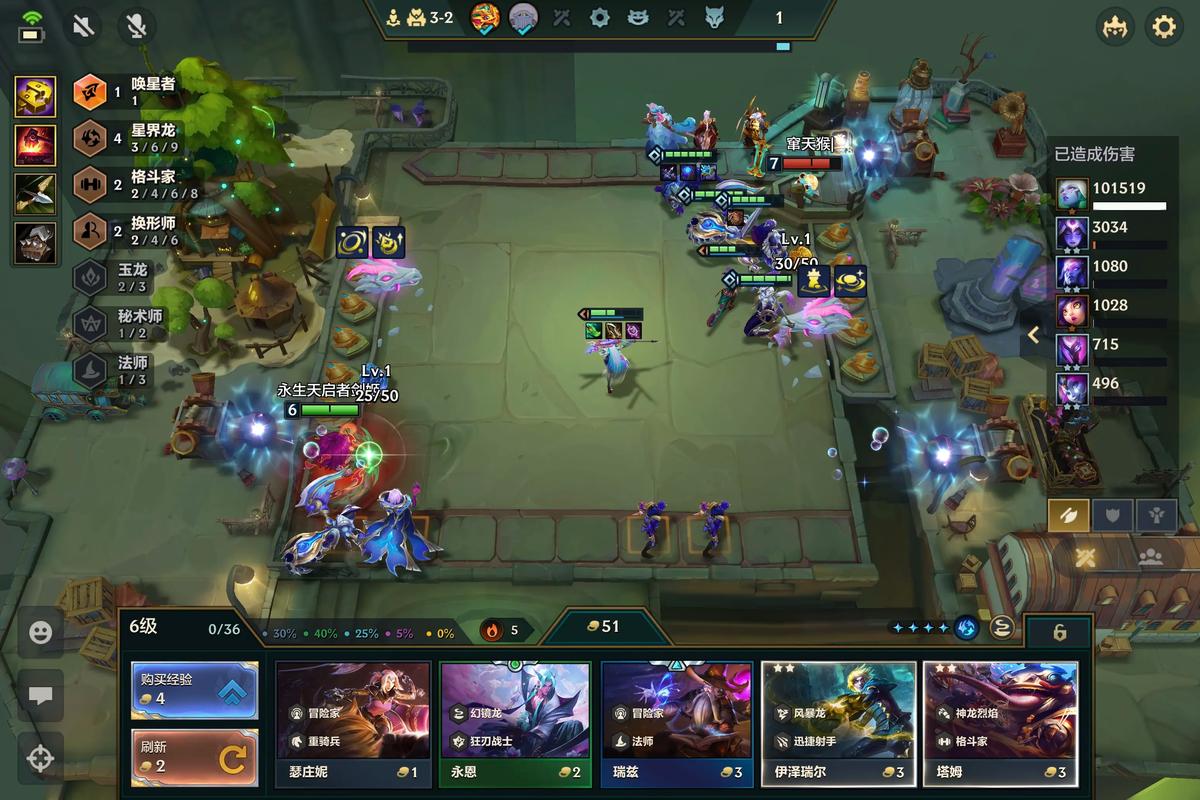
Task: Open the crown icon beside settings
Action: [1115, 26]
